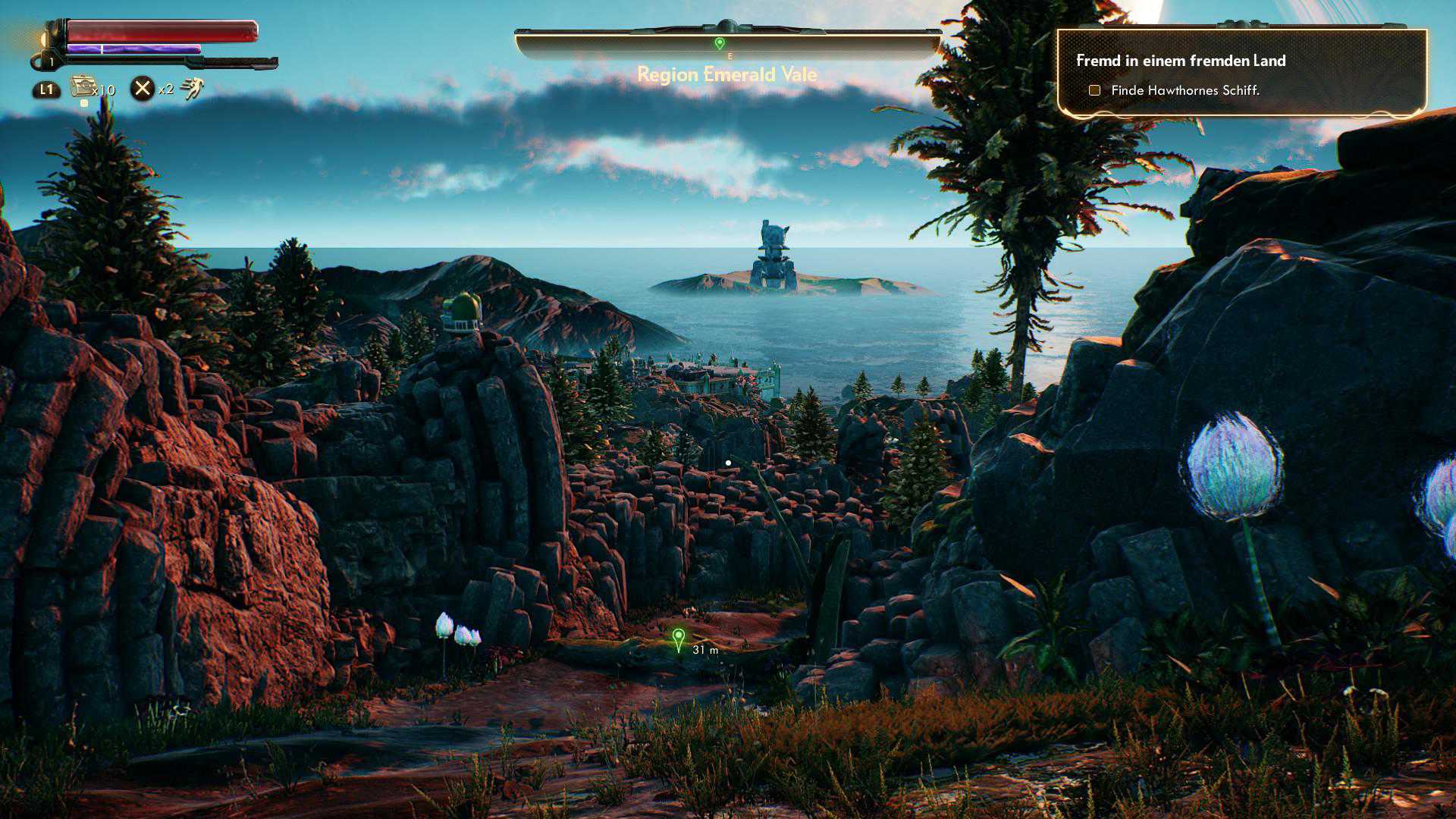The width and height of the screenshot is (1456, 819).
Task: Open the 'Fremd in einem fremden Land' quest tracker
Action: click(x=1180, y=61)
